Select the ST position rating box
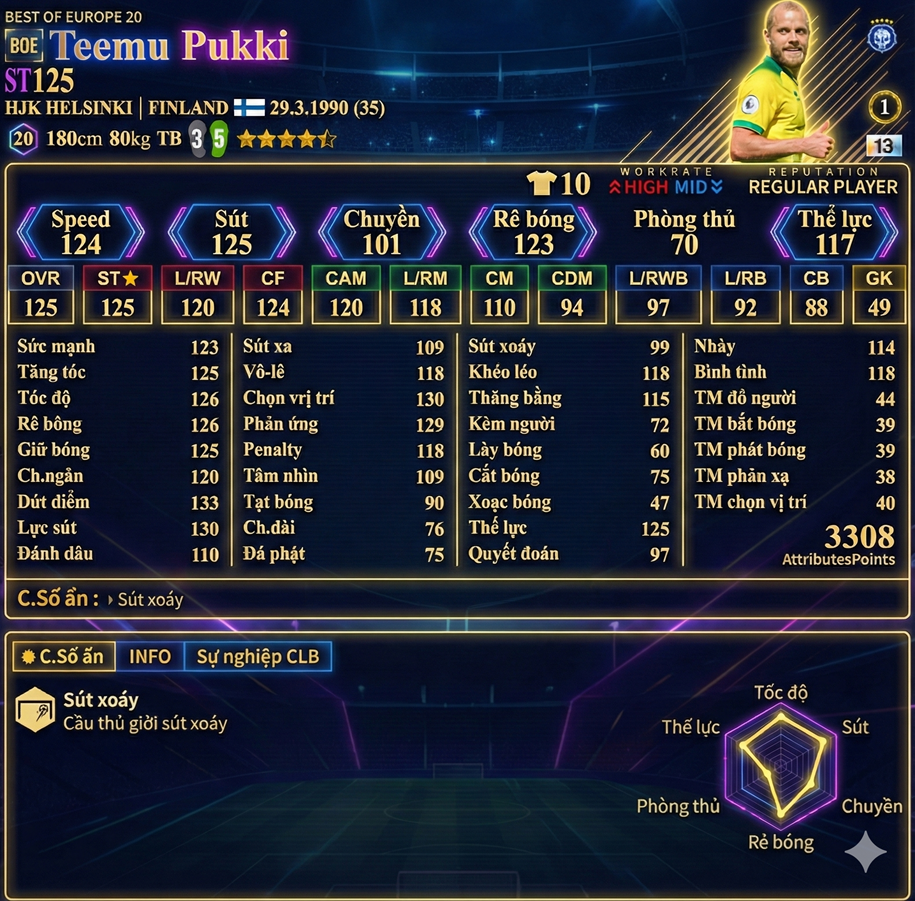This screenshot has width=915, height=901. (117, 294)
